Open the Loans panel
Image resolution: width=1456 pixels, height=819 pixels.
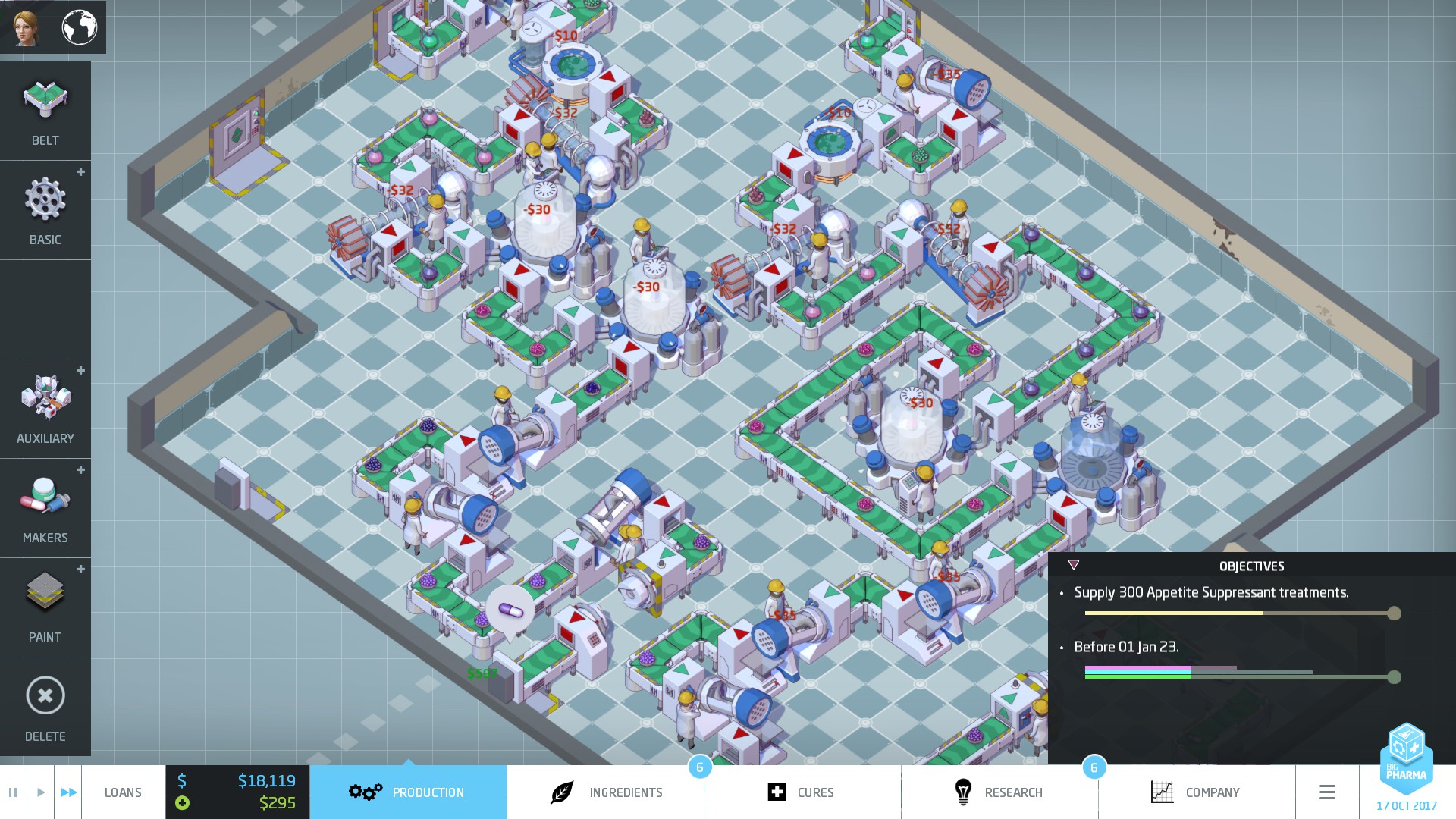pyautogui.click(x=123, y=792)
